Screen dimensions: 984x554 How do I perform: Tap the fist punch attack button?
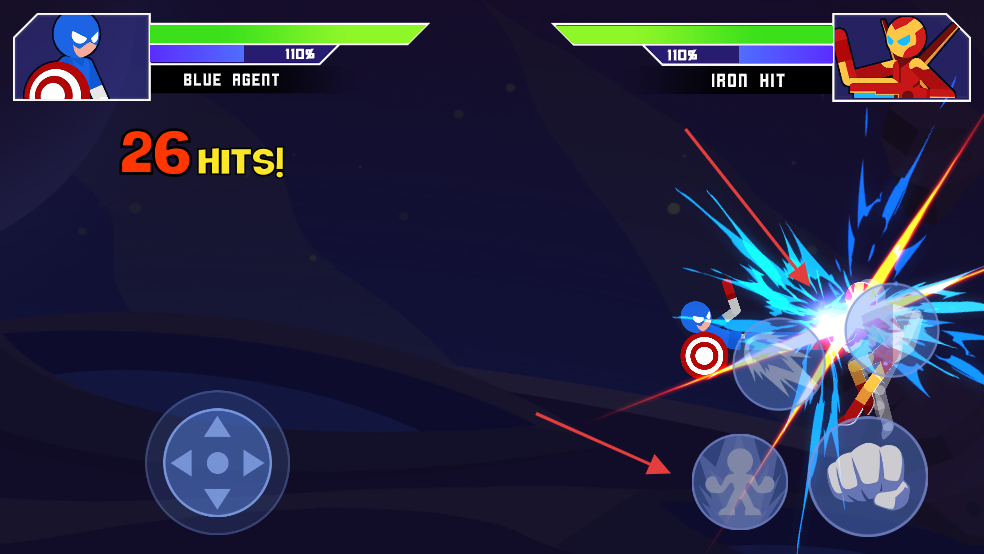(867, 476)
